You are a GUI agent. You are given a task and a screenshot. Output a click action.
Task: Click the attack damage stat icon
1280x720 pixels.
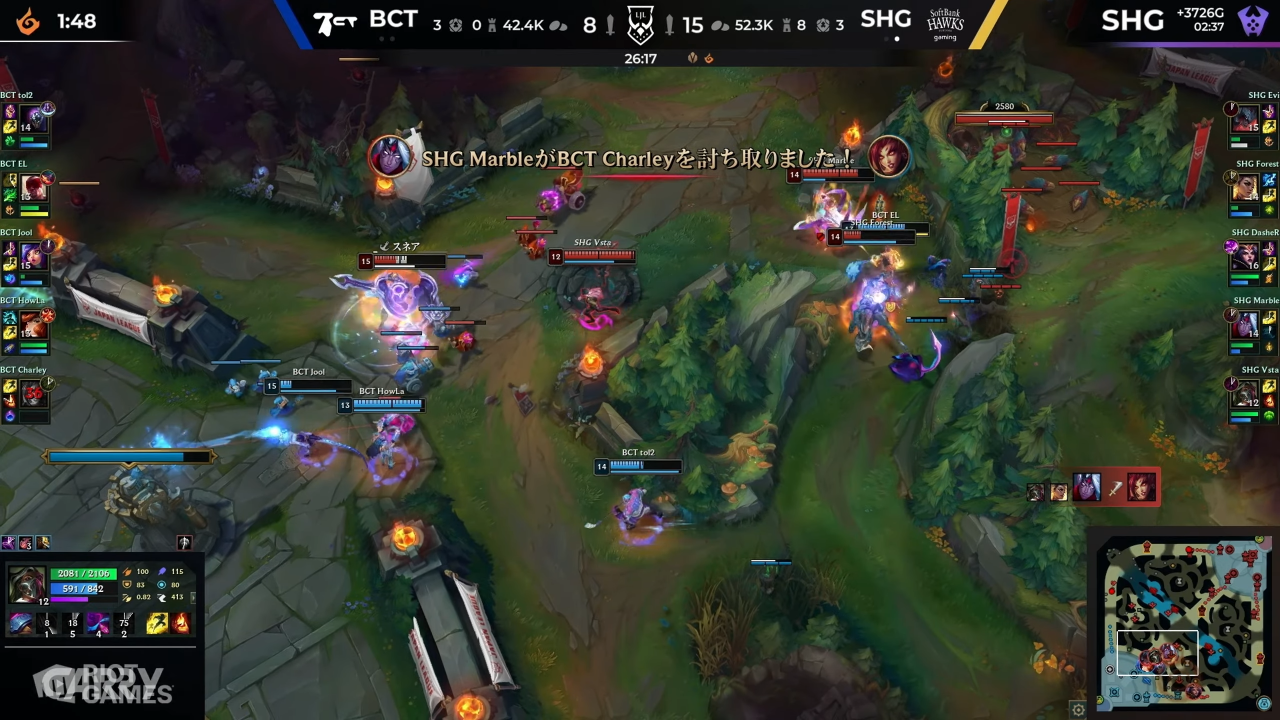click(129, 572)
